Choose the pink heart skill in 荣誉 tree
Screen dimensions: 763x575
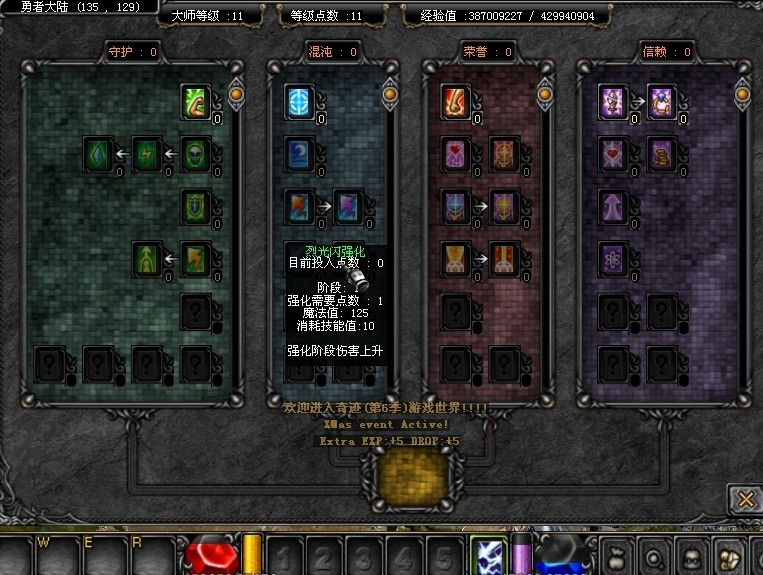[x=455, y=154]
